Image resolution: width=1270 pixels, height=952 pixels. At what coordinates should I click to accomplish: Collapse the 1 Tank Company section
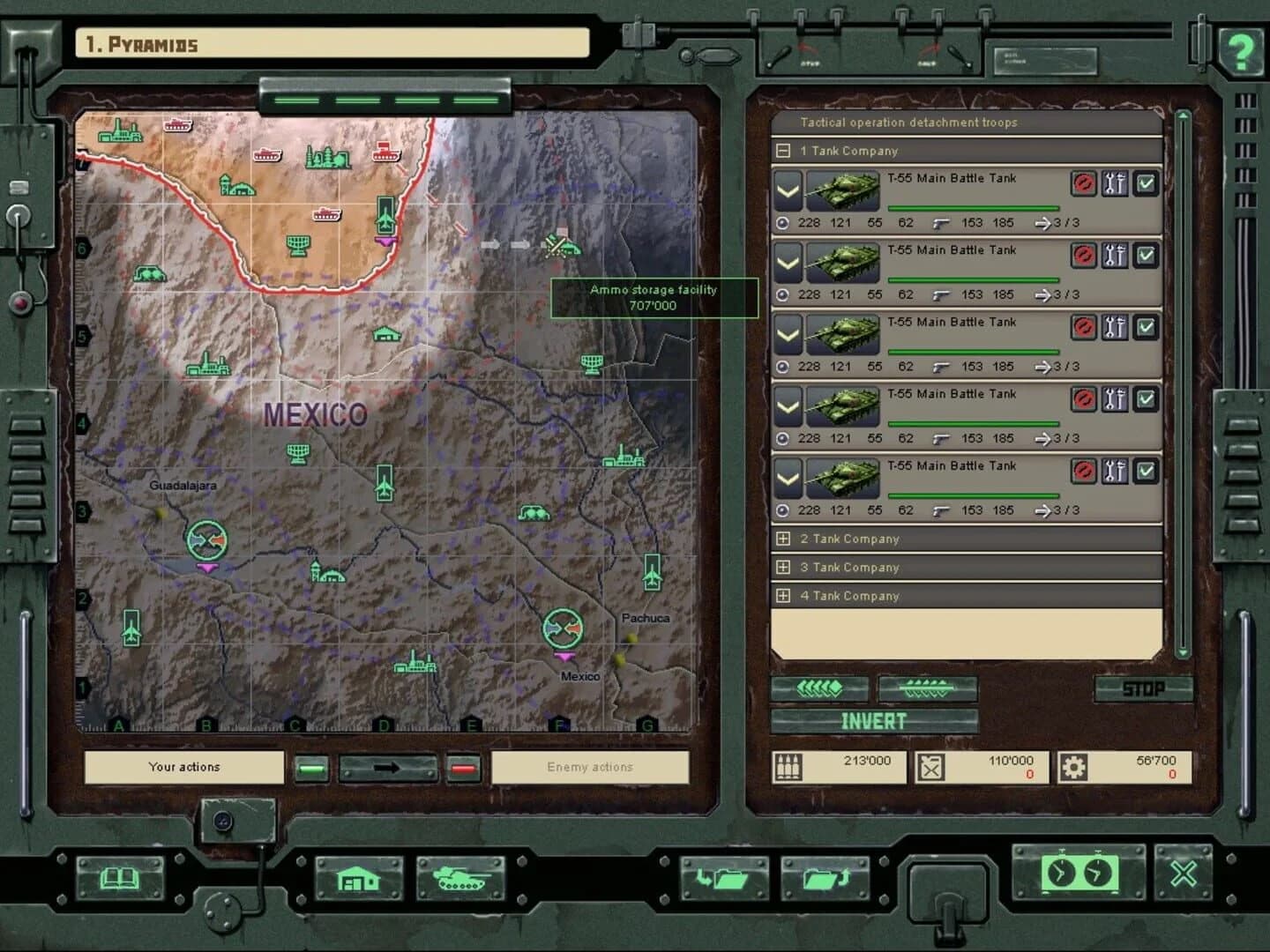[x=783, y=151]
